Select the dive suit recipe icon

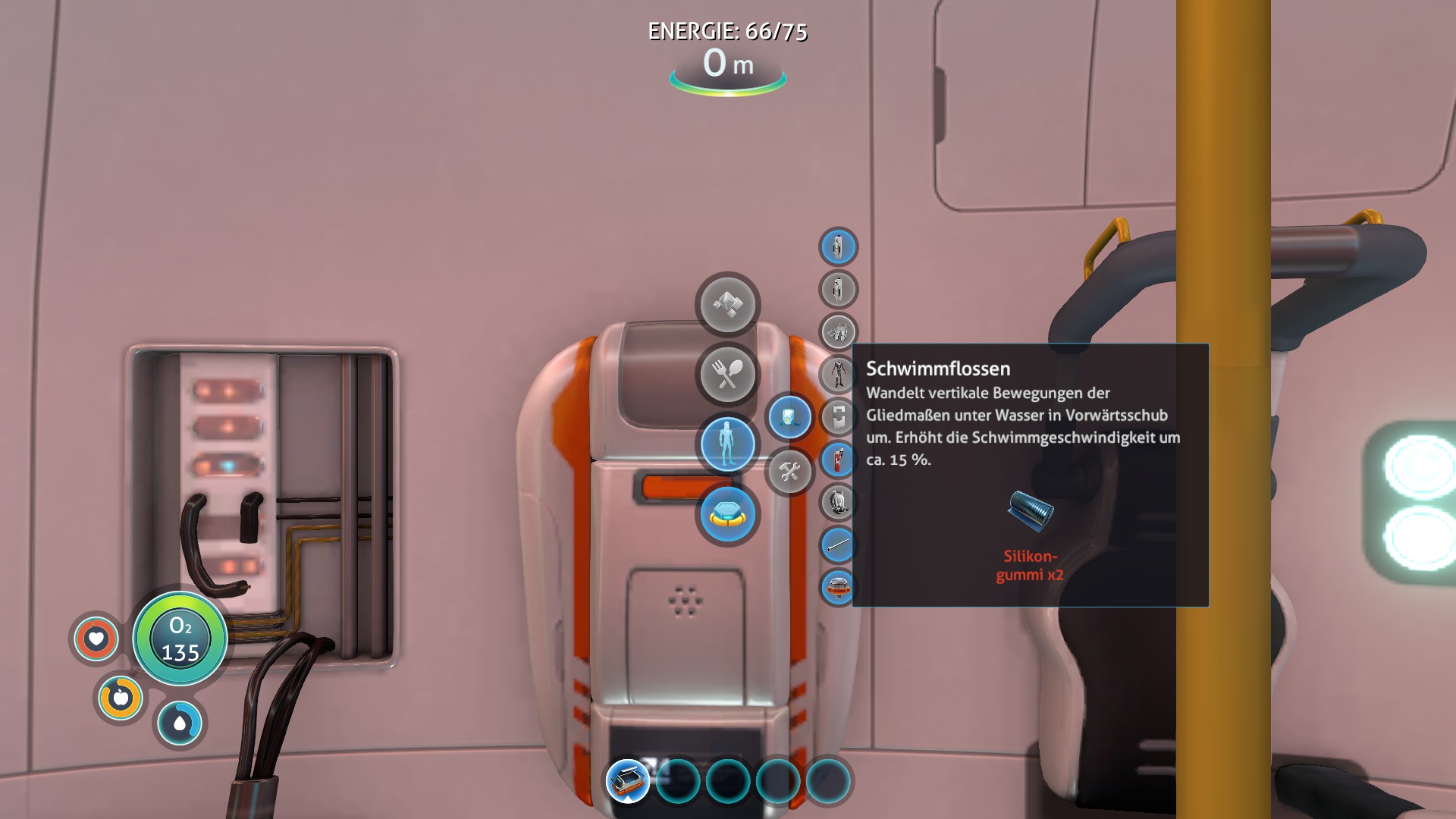(x=838, y=374)
